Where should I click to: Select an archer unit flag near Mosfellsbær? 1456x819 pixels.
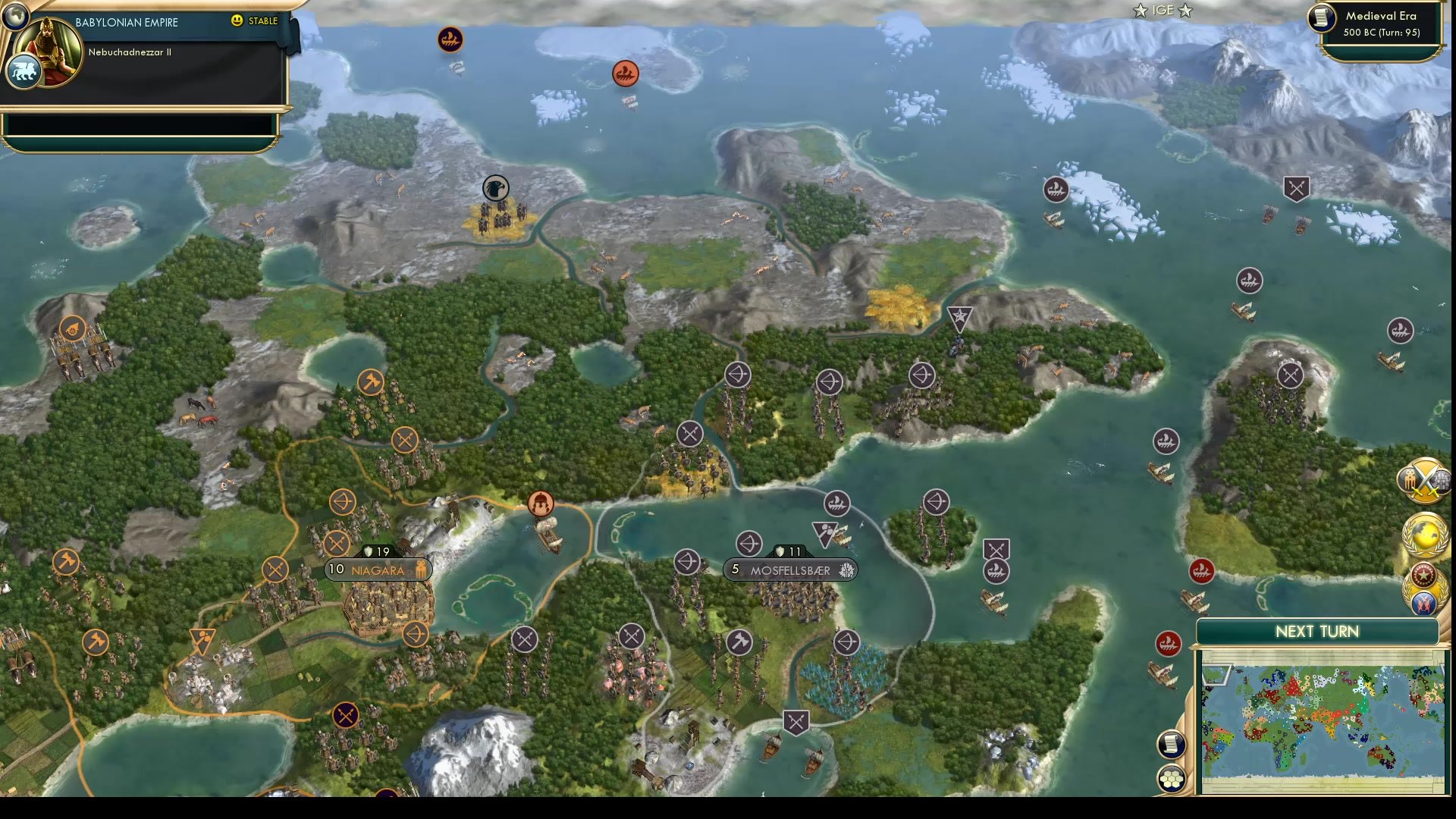tap(749, 544)
